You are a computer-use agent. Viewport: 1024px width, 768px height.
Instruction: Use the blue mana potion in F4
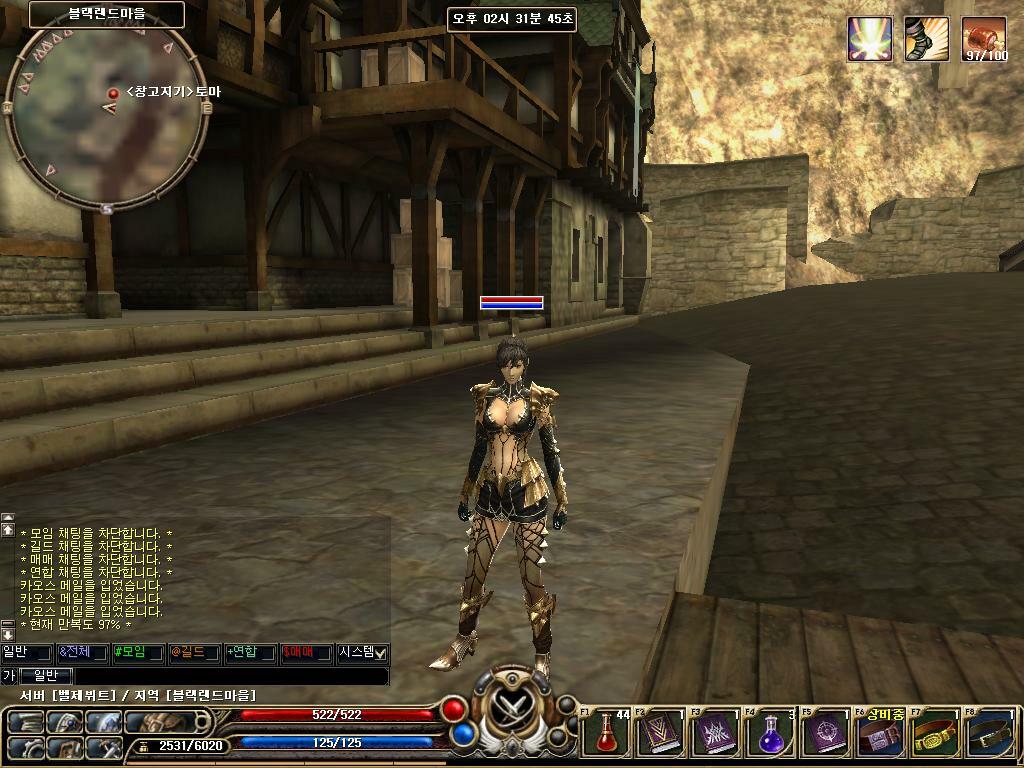tap(770, 733)
